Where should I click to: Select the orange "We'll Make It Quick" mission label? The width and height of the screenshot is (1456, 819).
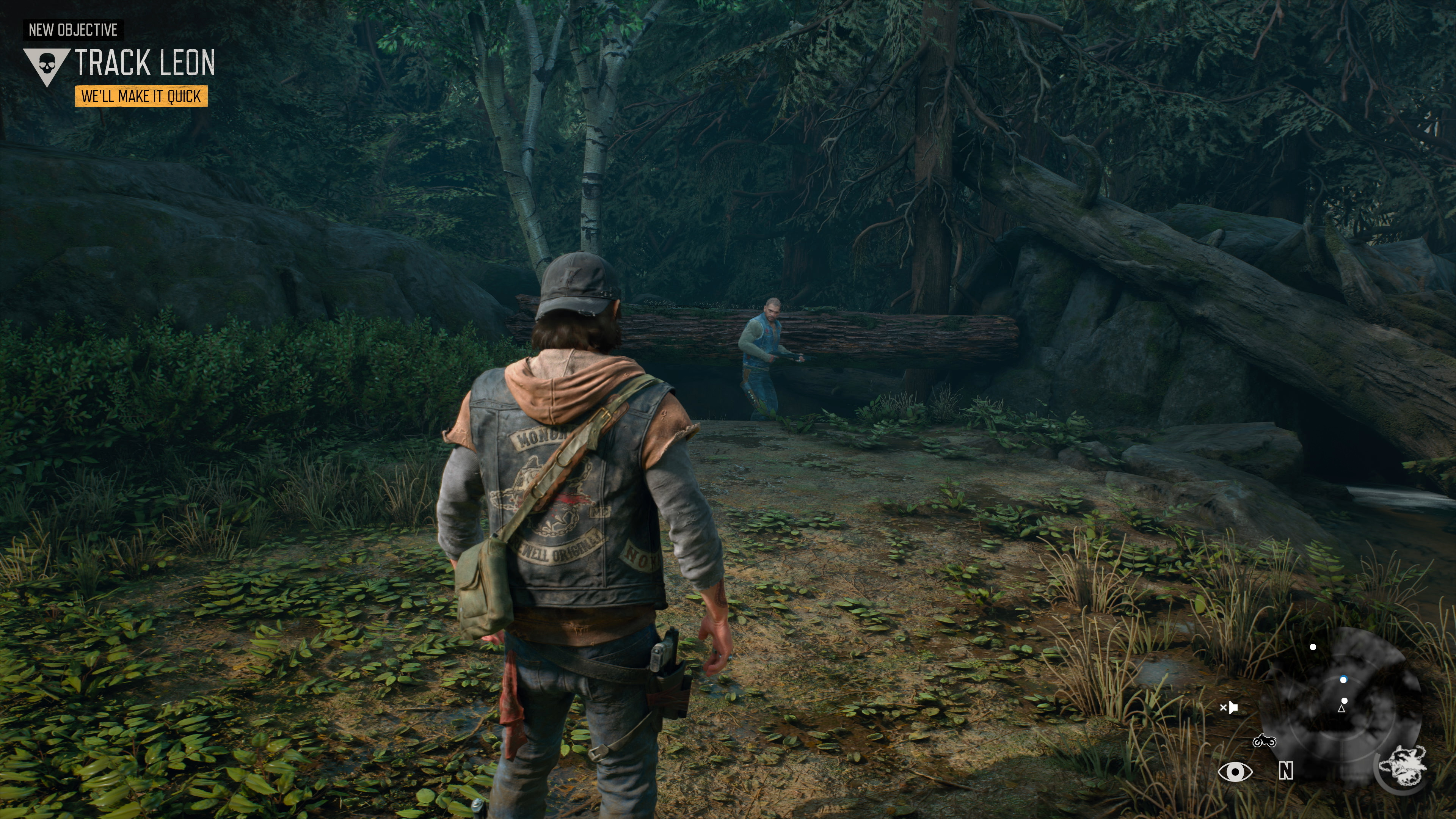tap(141, 97)
